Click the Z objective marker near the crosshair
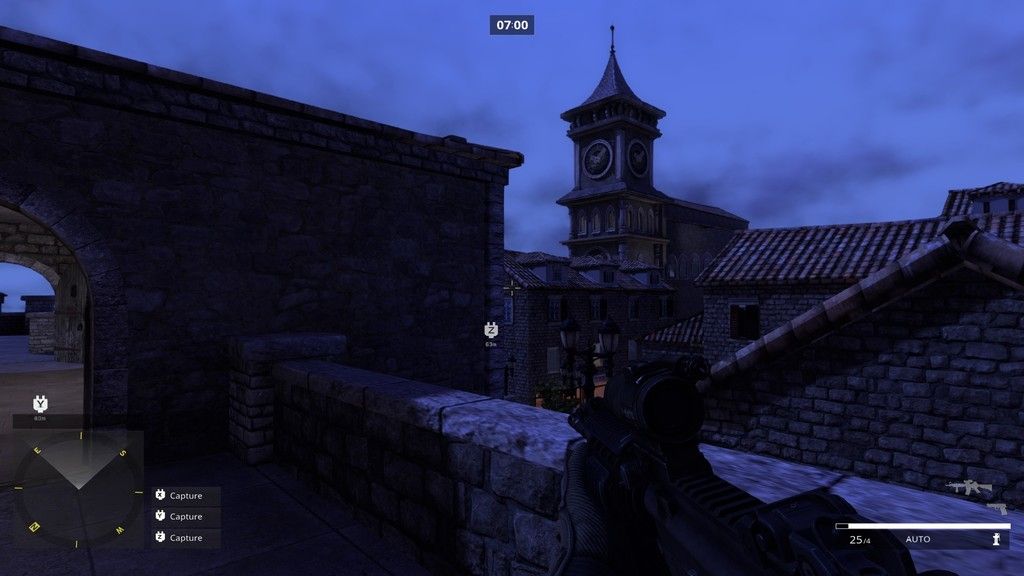1024x576 pixels. pyautogui.click(x=491, y=330)
